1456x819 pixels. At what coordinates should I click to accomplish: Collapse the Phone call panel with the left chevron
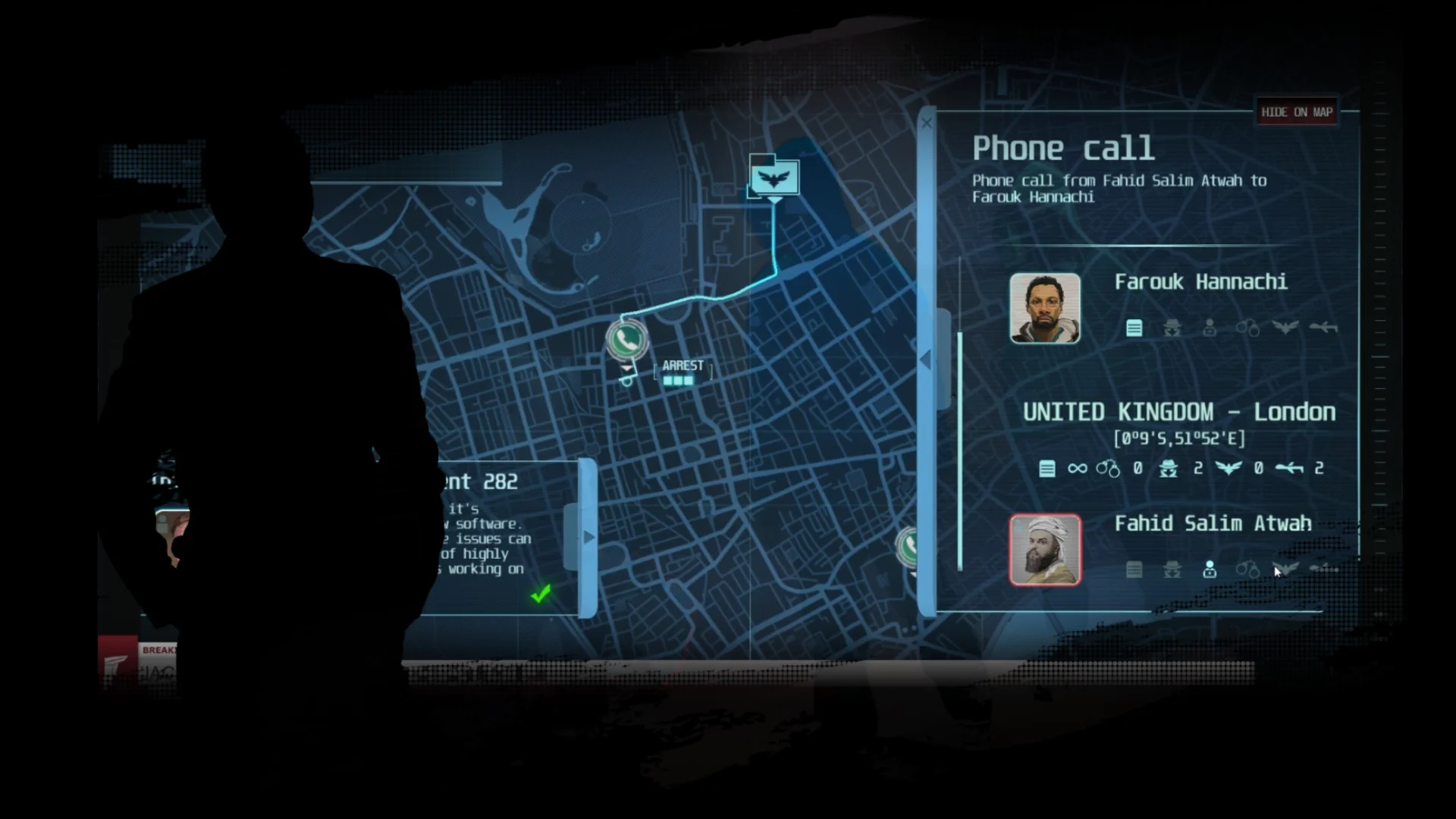927,359
